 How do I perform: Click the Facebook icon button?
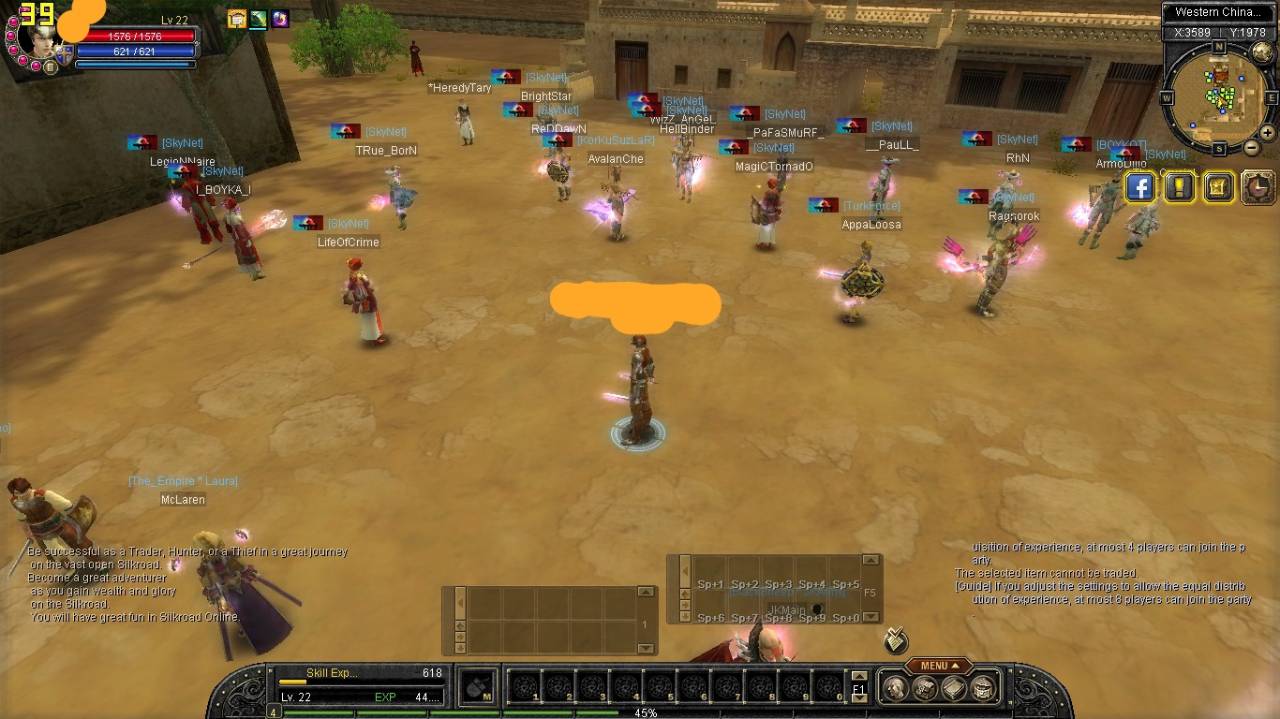point(1140,187)
